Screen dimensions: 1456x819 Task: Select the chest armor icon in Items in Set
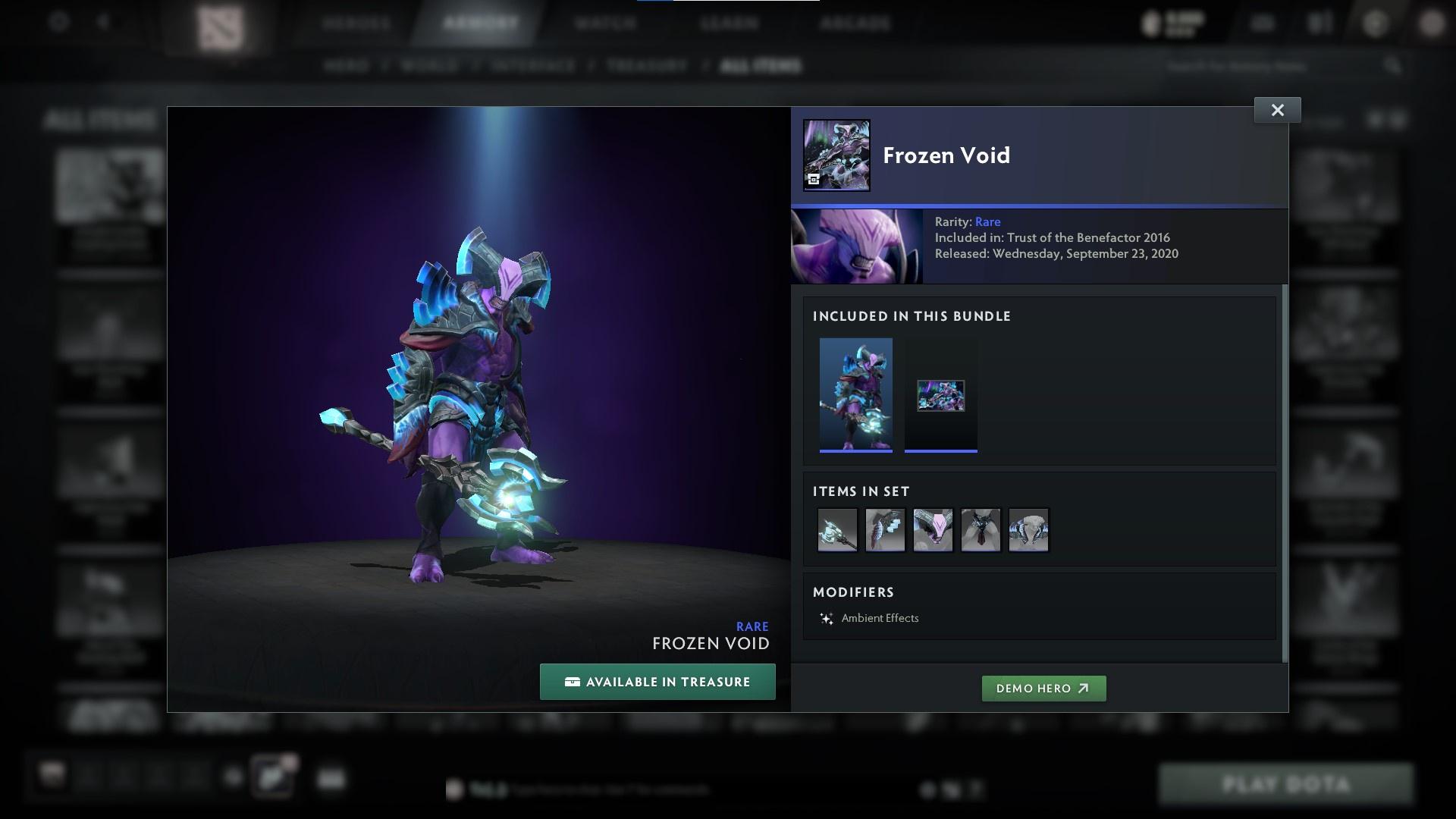coord(981,529)
